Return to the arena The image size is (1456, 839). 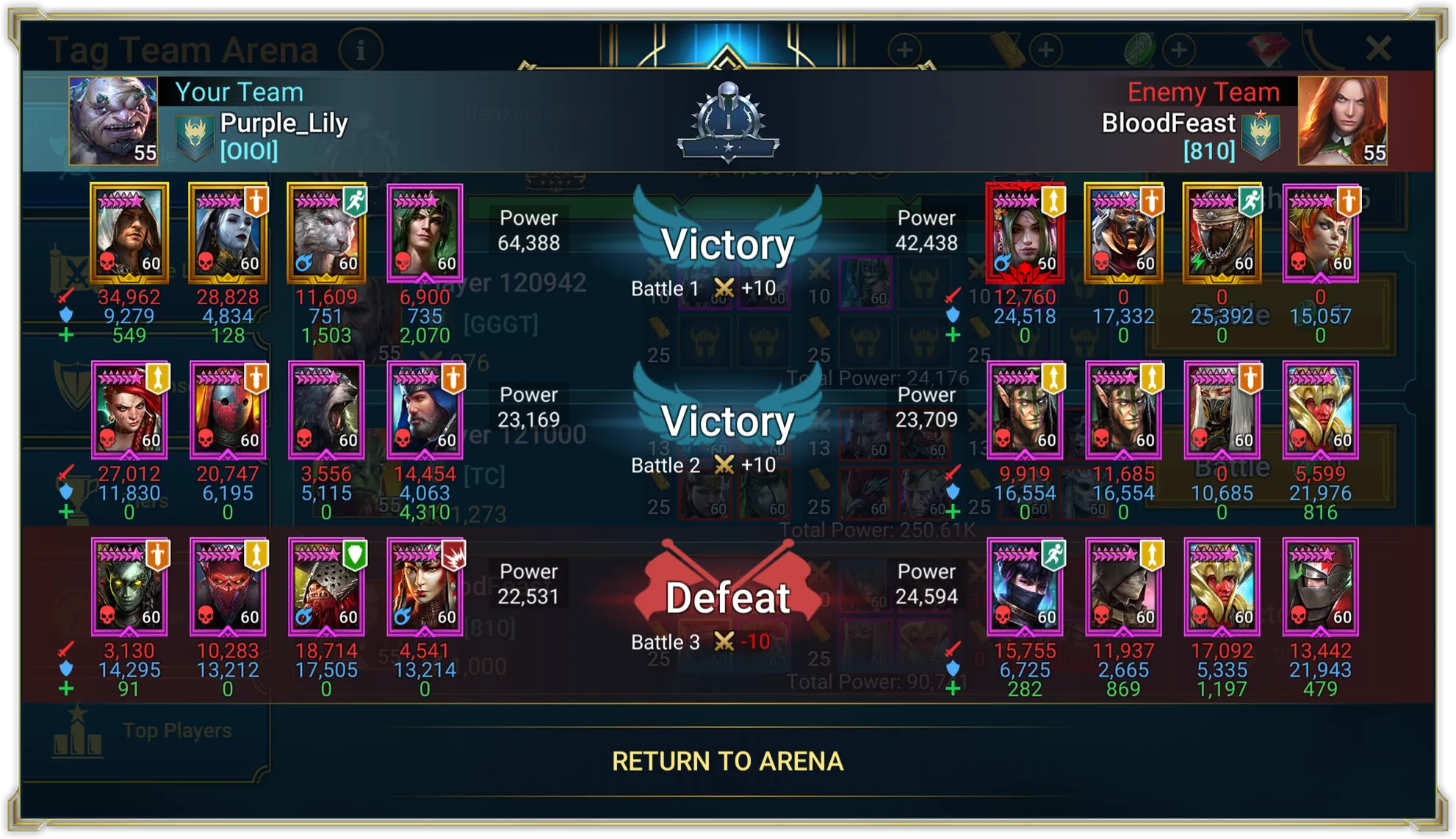pos(727,761)
